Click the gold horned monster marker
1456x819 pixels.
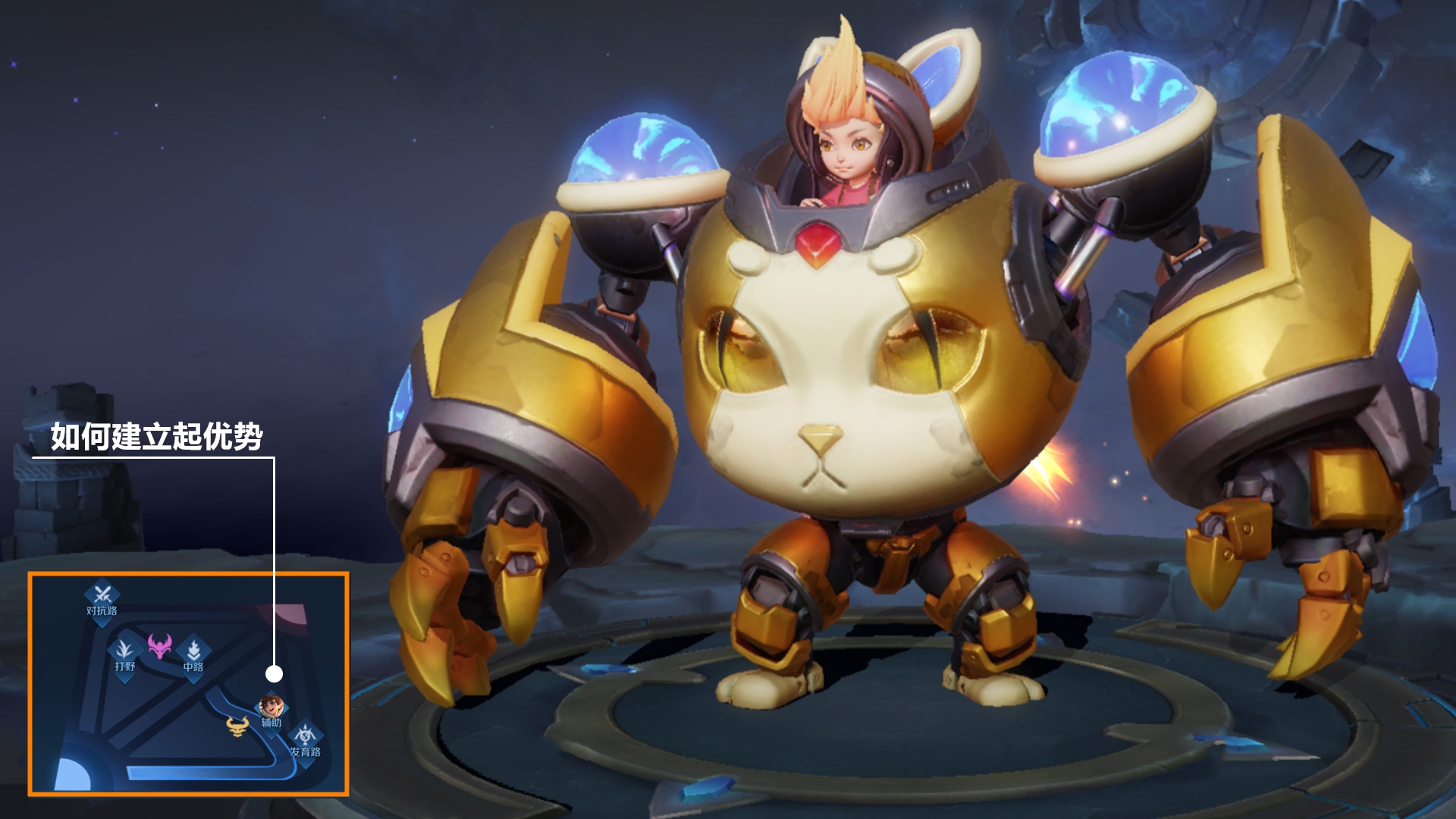(238, 726)
